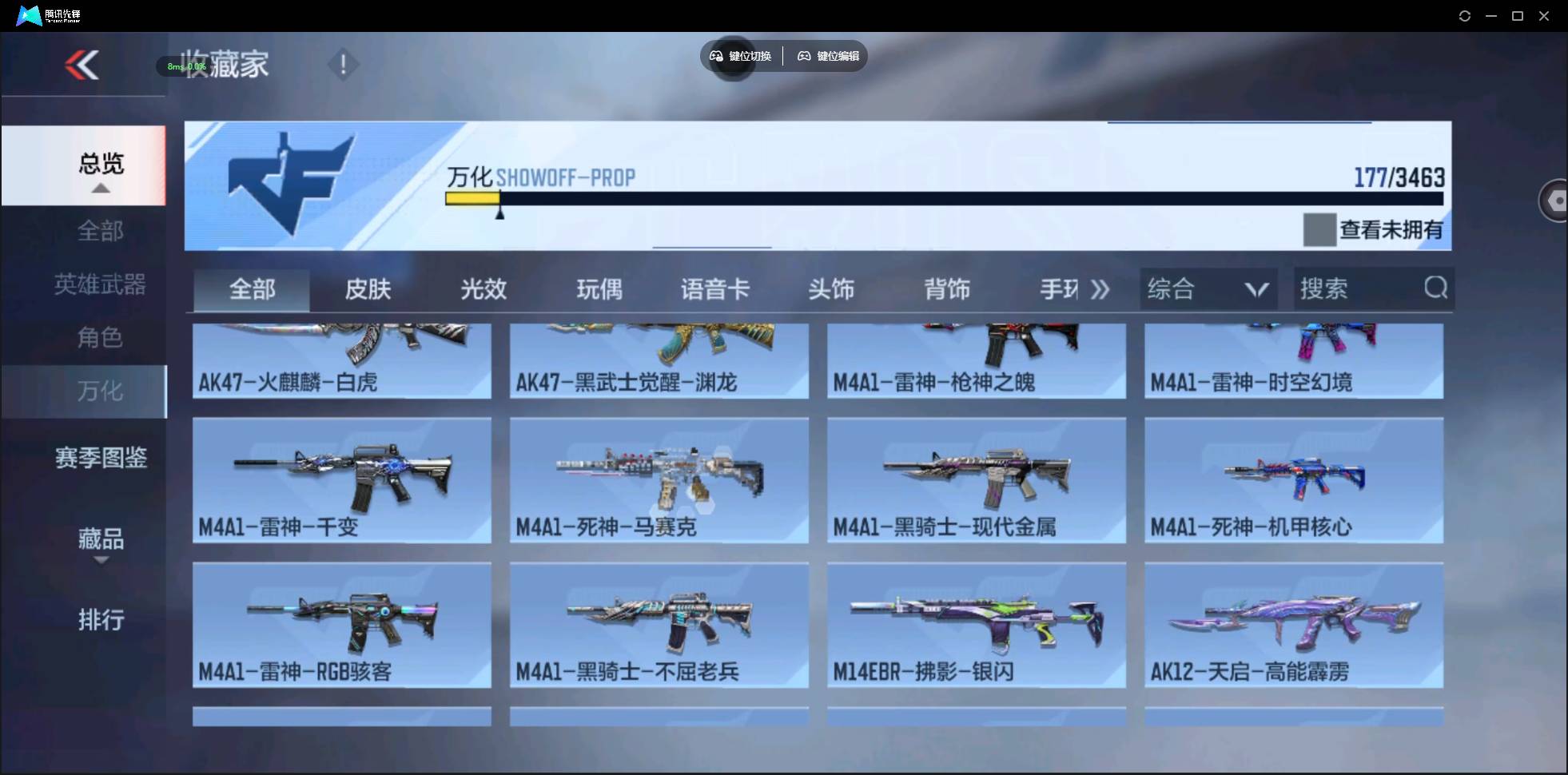
Task: Click the exclamation mark icon beside 收藏家
Action: [x=344, y=64]
